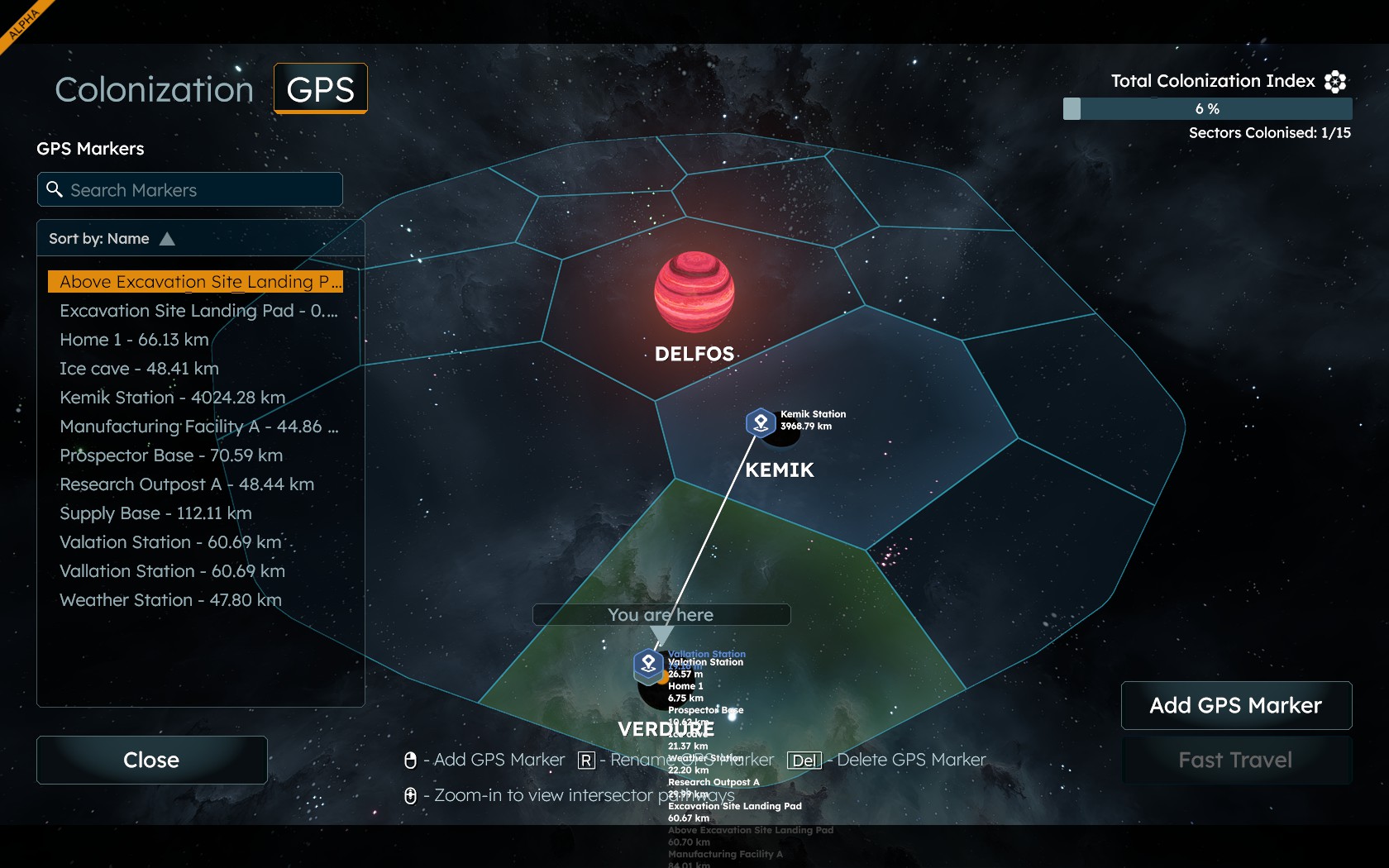Click the Fast Travel button
Viewport: 1389px width, 868px height.
(1236, 760)
